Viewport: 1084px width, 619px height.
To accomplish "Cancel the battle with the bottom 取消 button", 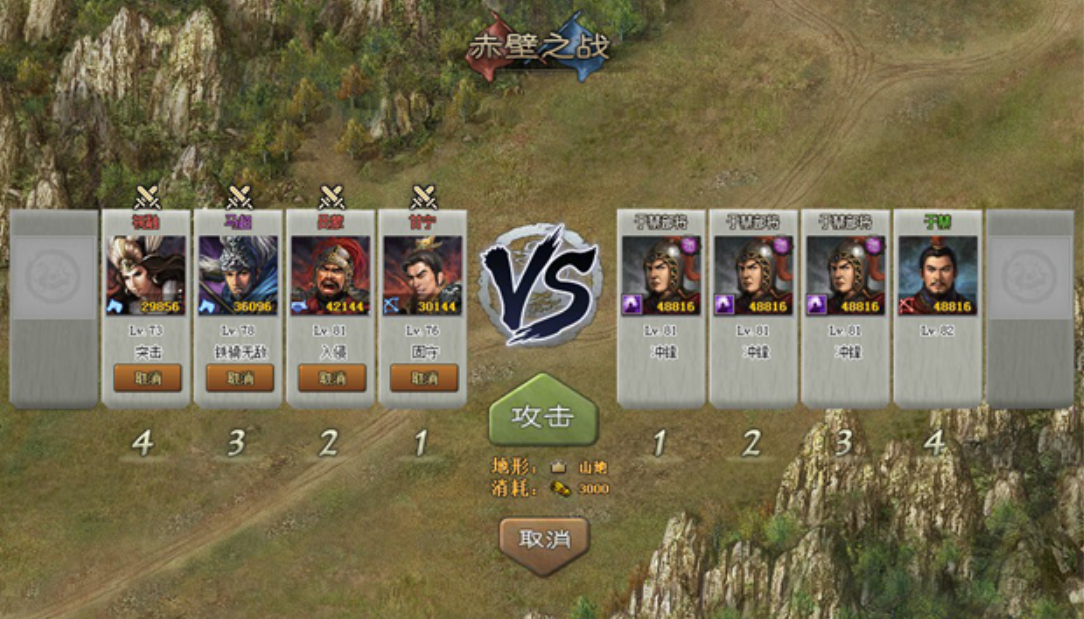I will 544,539.
